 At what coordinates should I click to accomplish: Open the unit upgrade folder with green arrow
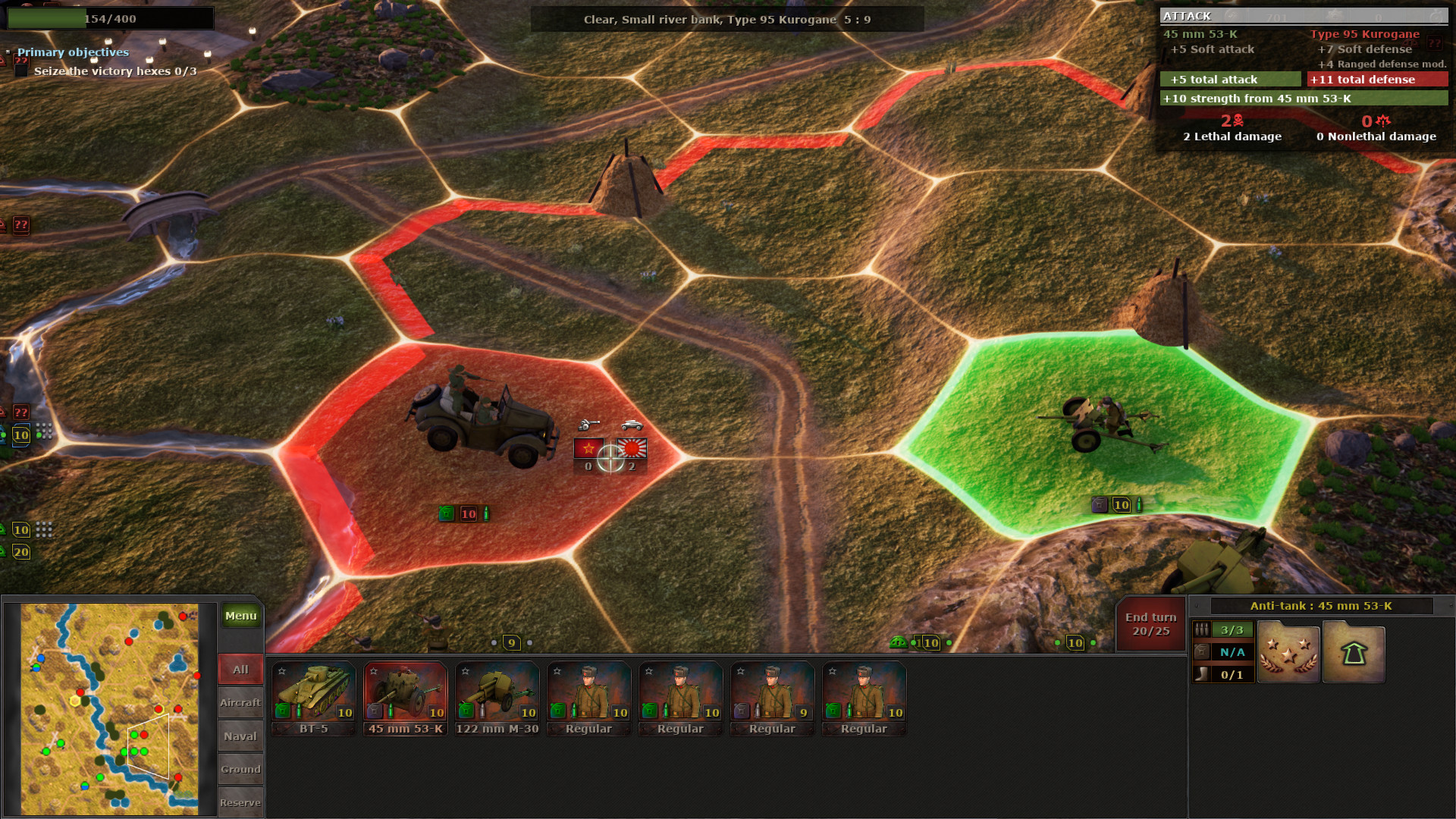[x=1354, y=652]
